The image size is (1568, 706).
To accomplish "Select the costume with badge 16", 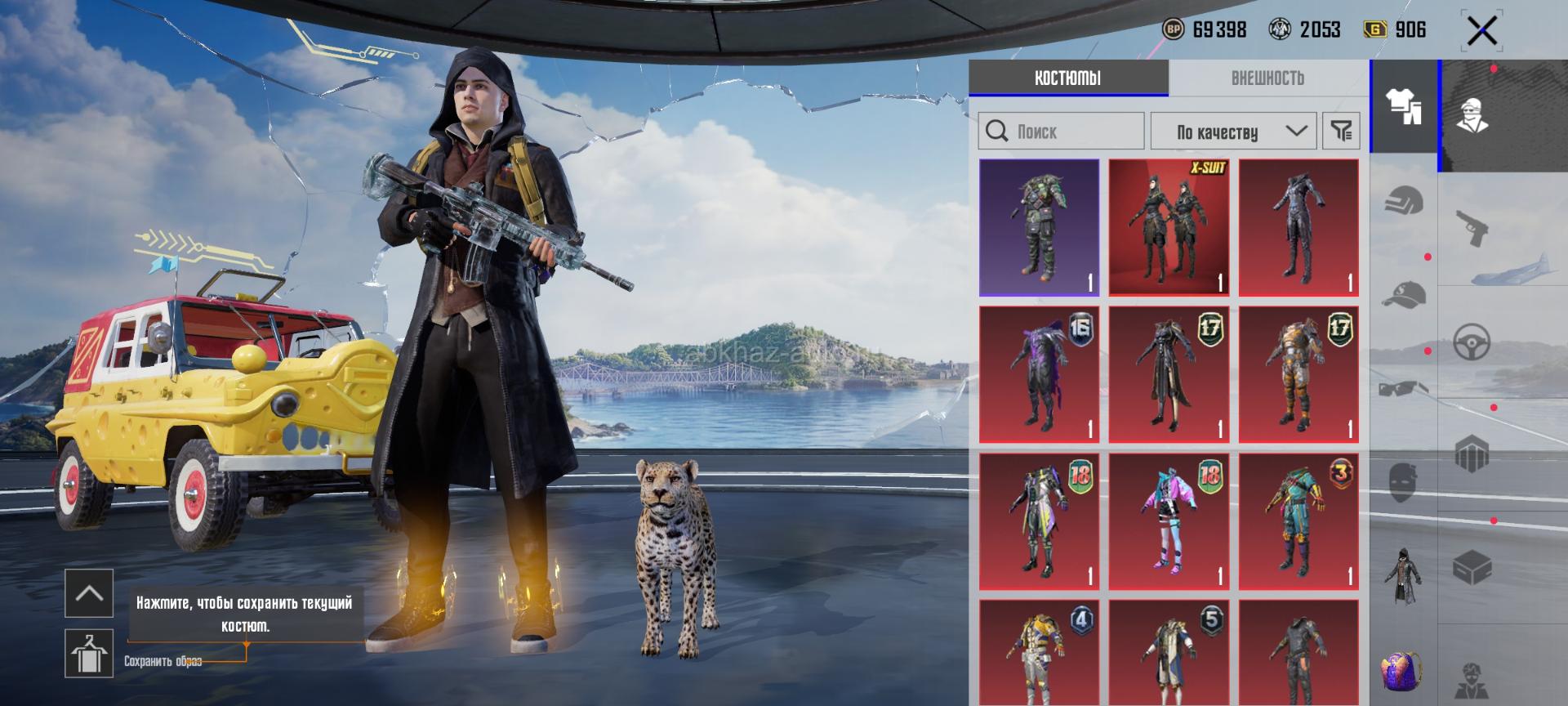I will [1039, 374].
